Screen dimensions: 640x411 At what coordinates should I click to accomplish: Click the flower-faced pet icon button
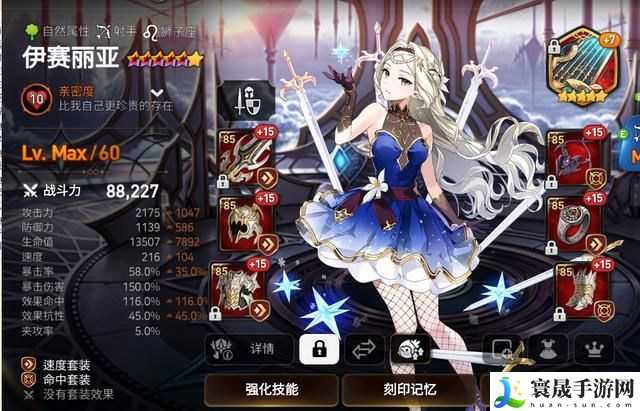click(x=412, y=349)
